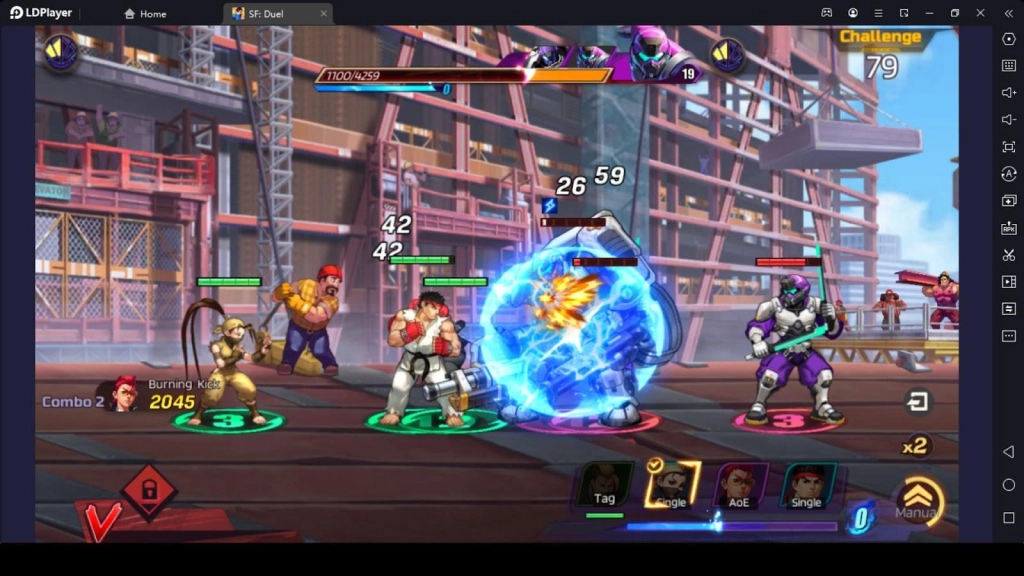Activate the red-haired fighter's AoE skill
1024x576 pixels.
coord(741,485)
